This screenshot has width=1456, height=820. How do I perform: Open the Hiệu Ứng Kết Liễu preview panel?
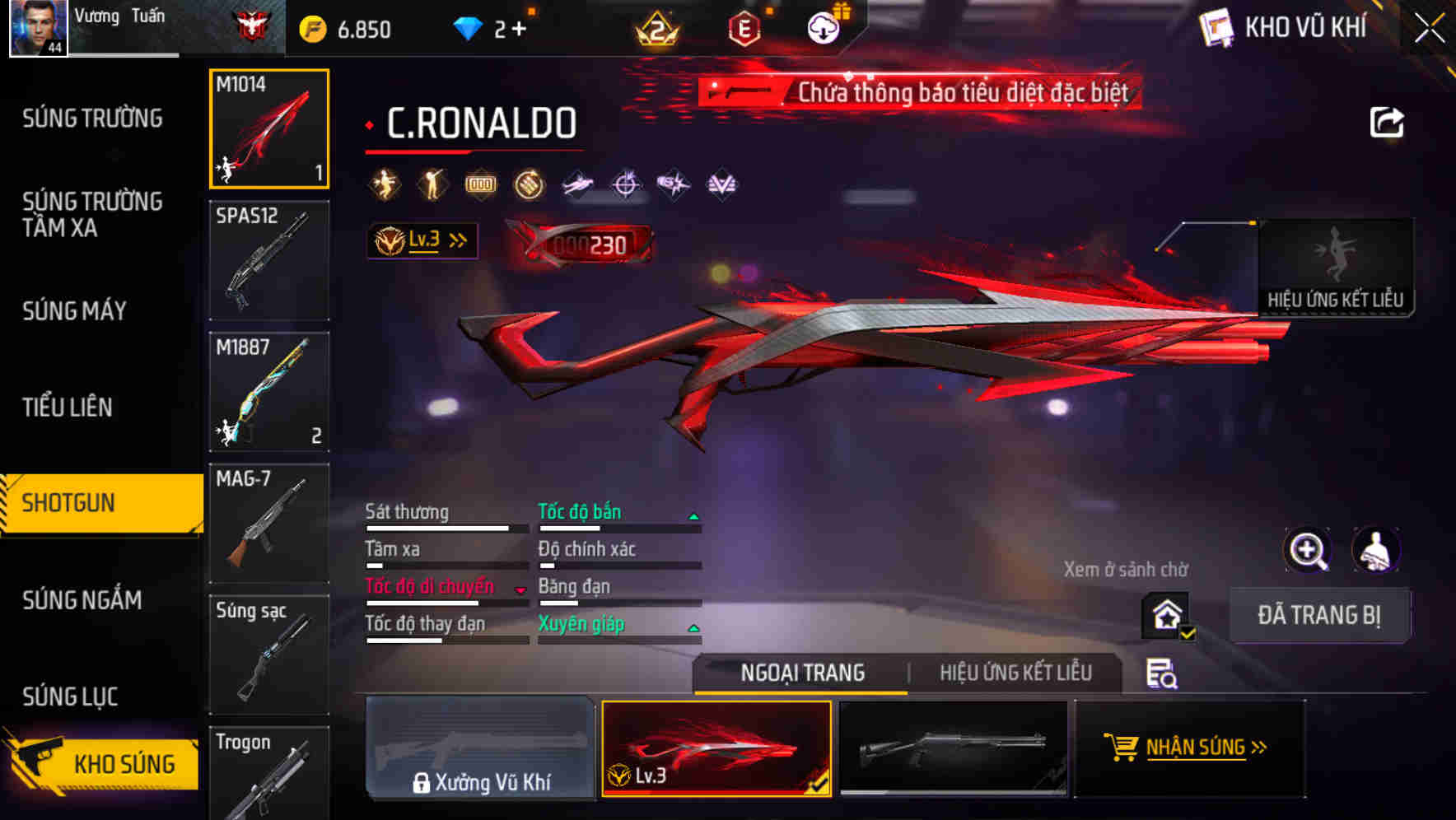click(x=1336, y=268)
